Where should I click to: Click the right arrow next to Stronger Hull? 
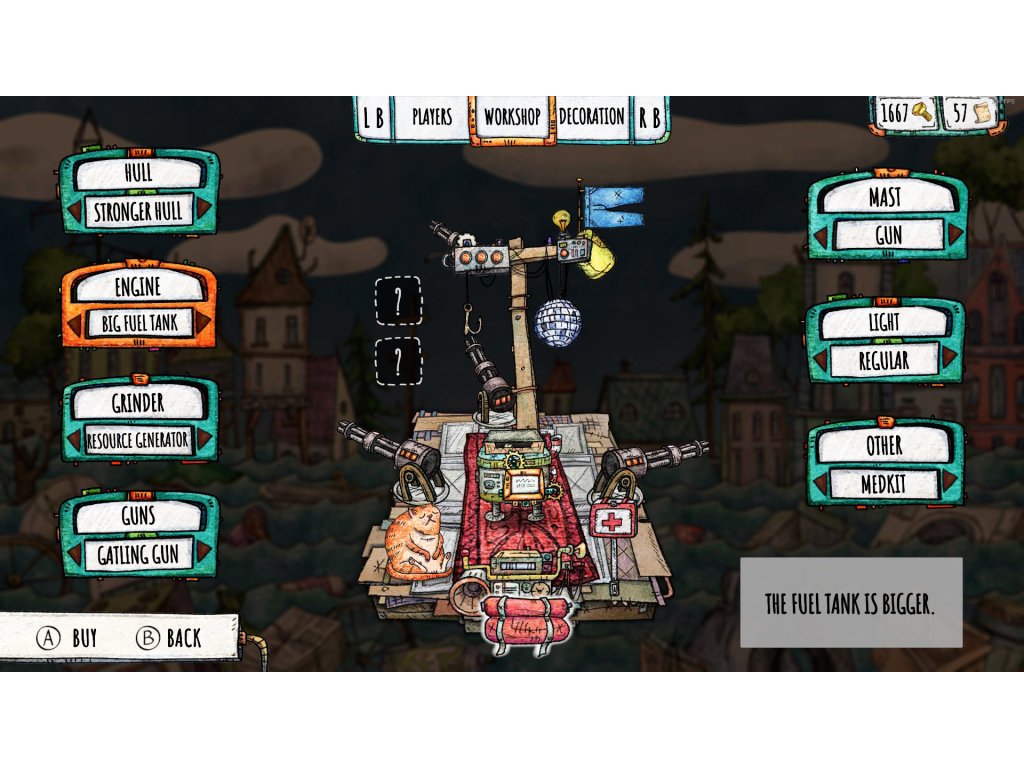coord(205,210)
